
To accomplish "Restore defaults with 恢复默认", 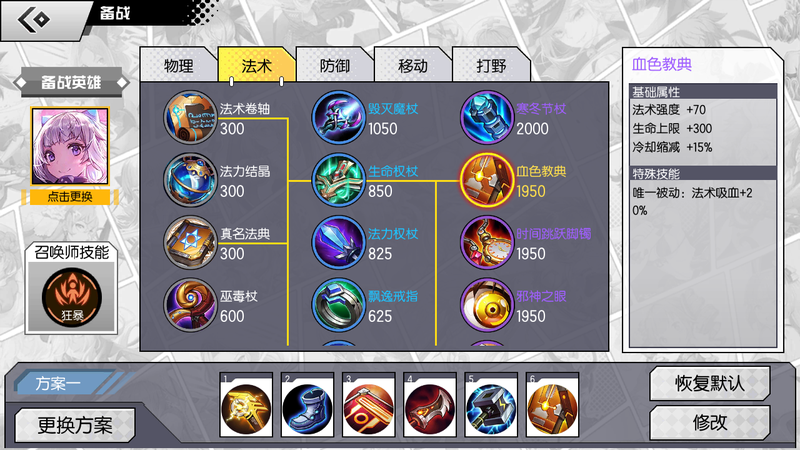I will tap(709, 383).
